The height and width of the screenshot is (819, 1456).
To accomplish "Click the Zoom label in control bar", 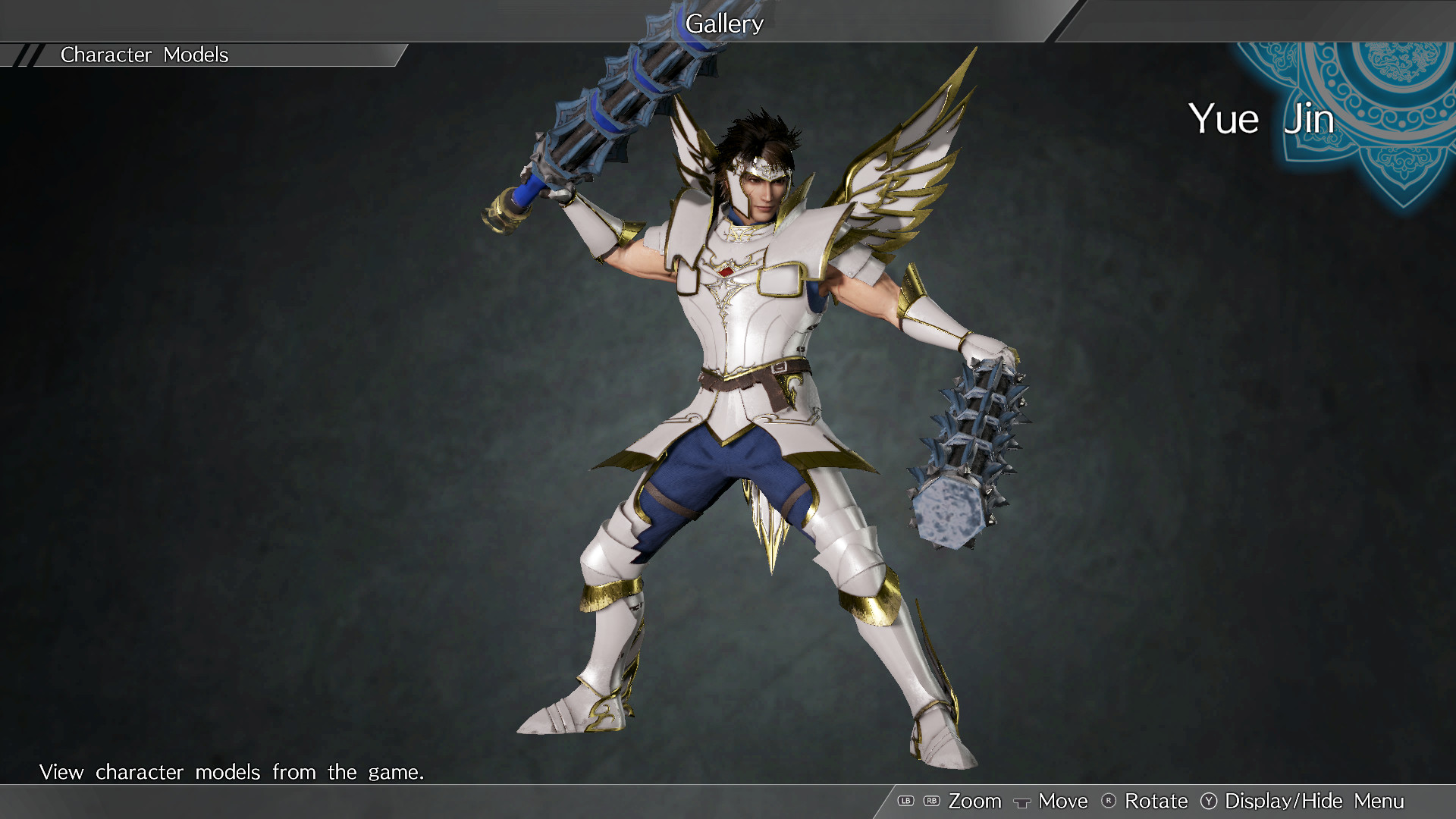I will [x=976, y=801].
